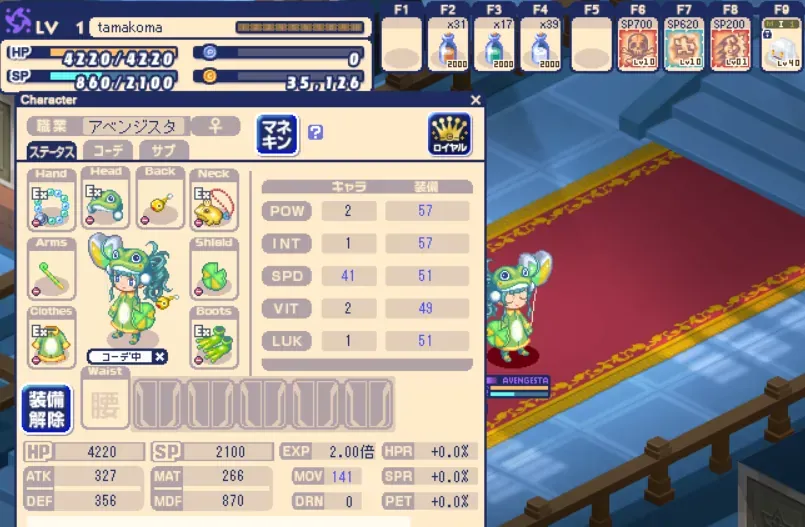Dismiss the コーデ中 label with its X
The height and width of the screenshot is (527, 805).
tap(160, 356)
